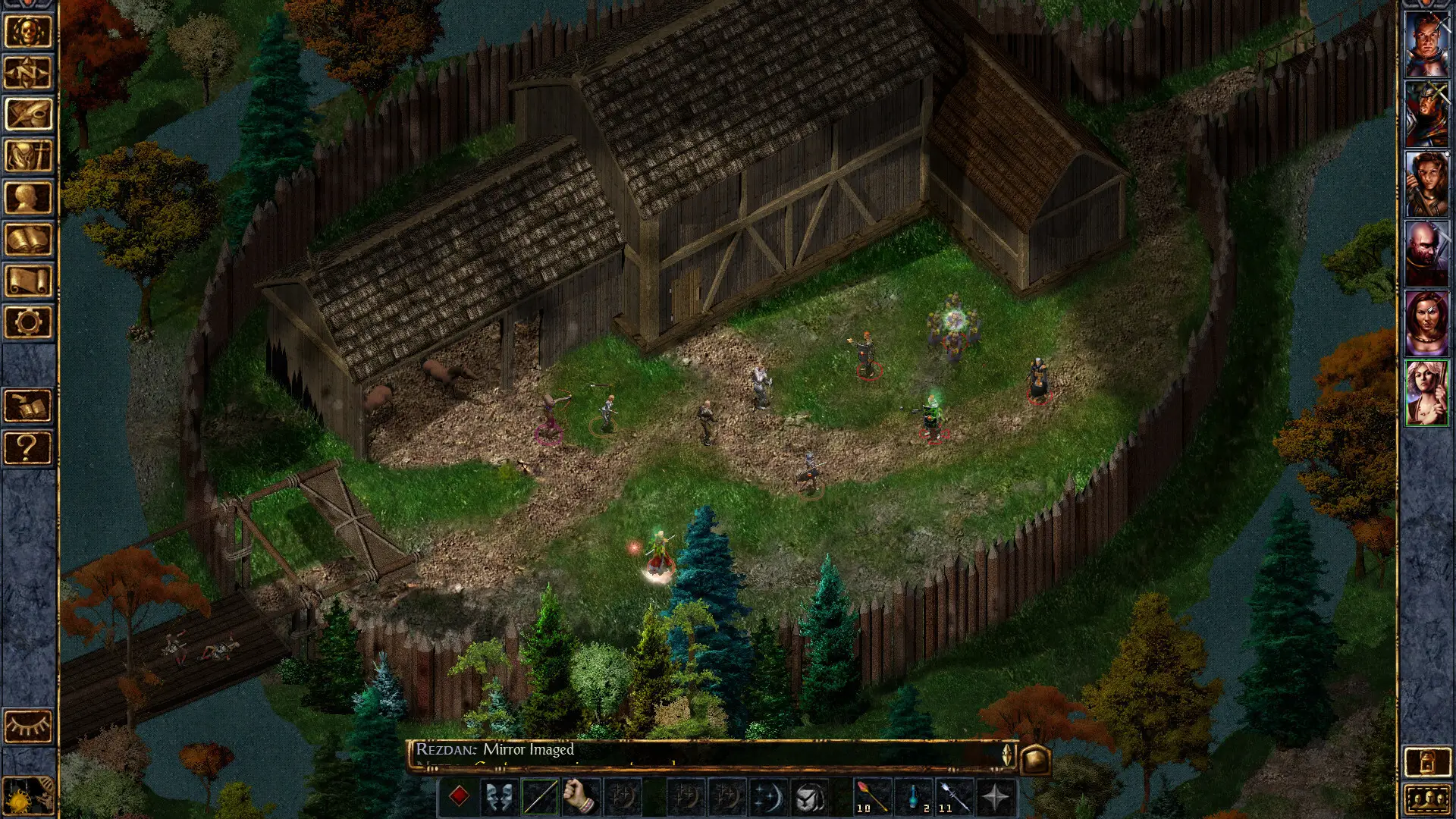This screenshot has width=1456, height=819.
Task: Choose the fist unarmed attack slot
Action: click(x=581, y=797)
